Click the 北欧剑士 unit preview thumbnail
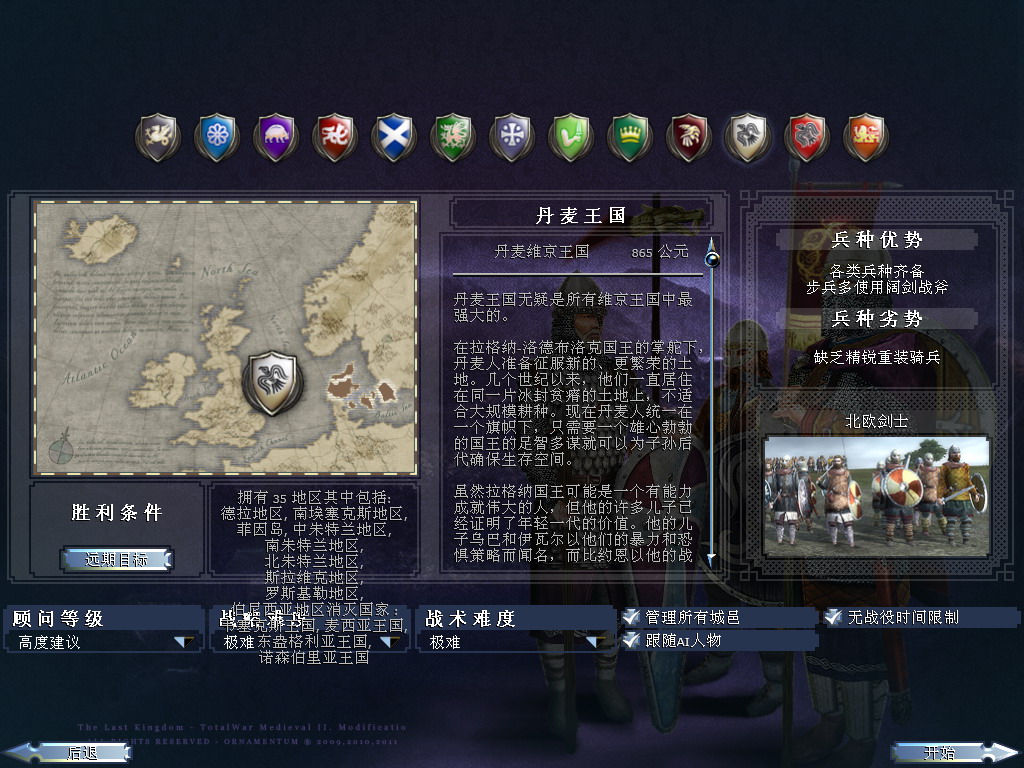Image resolution: width=1024 pixels, height=768 pixels. coord(876,494)
